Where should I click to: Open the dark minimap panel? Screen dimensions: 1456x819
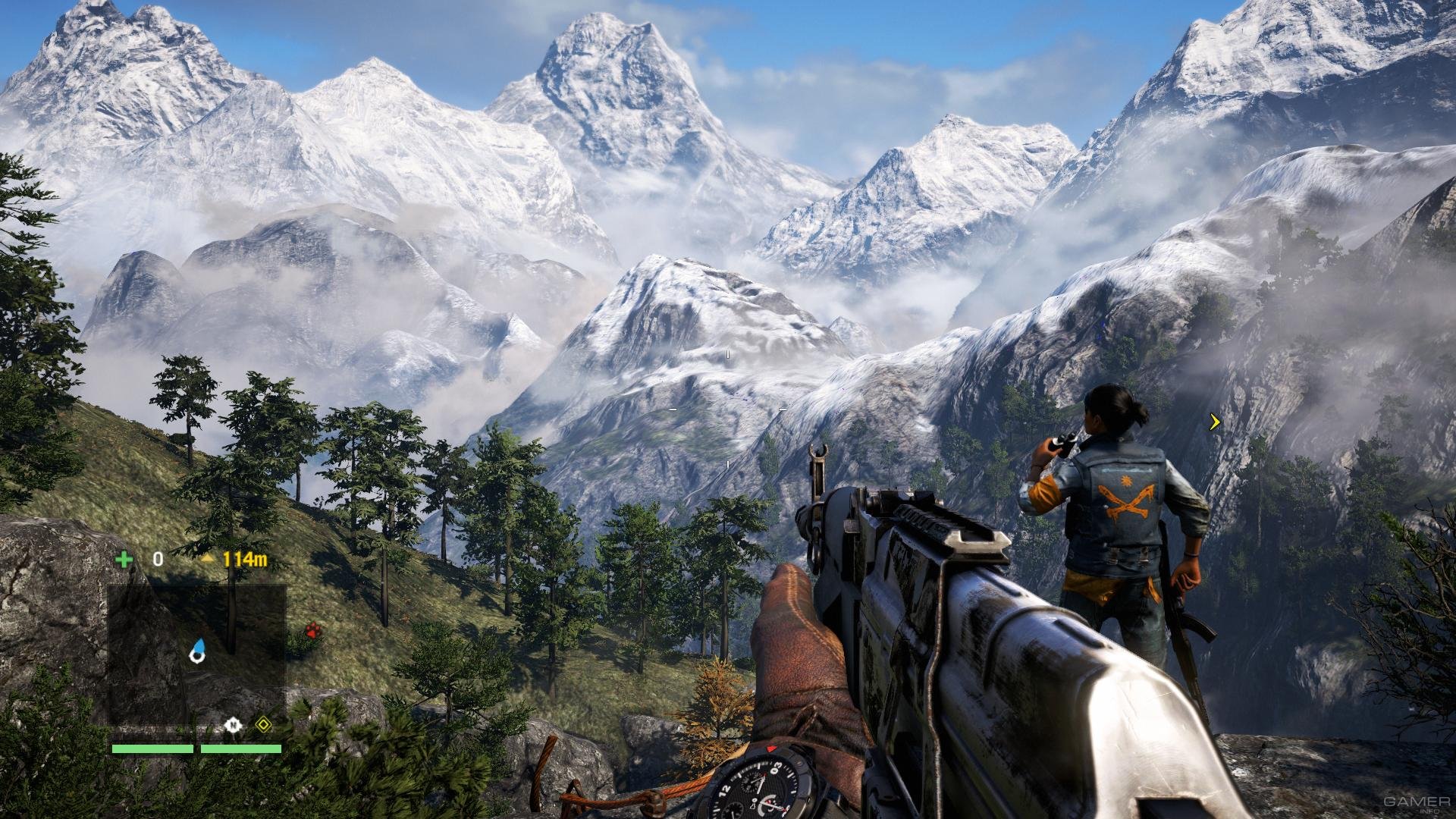click(196, 654)
